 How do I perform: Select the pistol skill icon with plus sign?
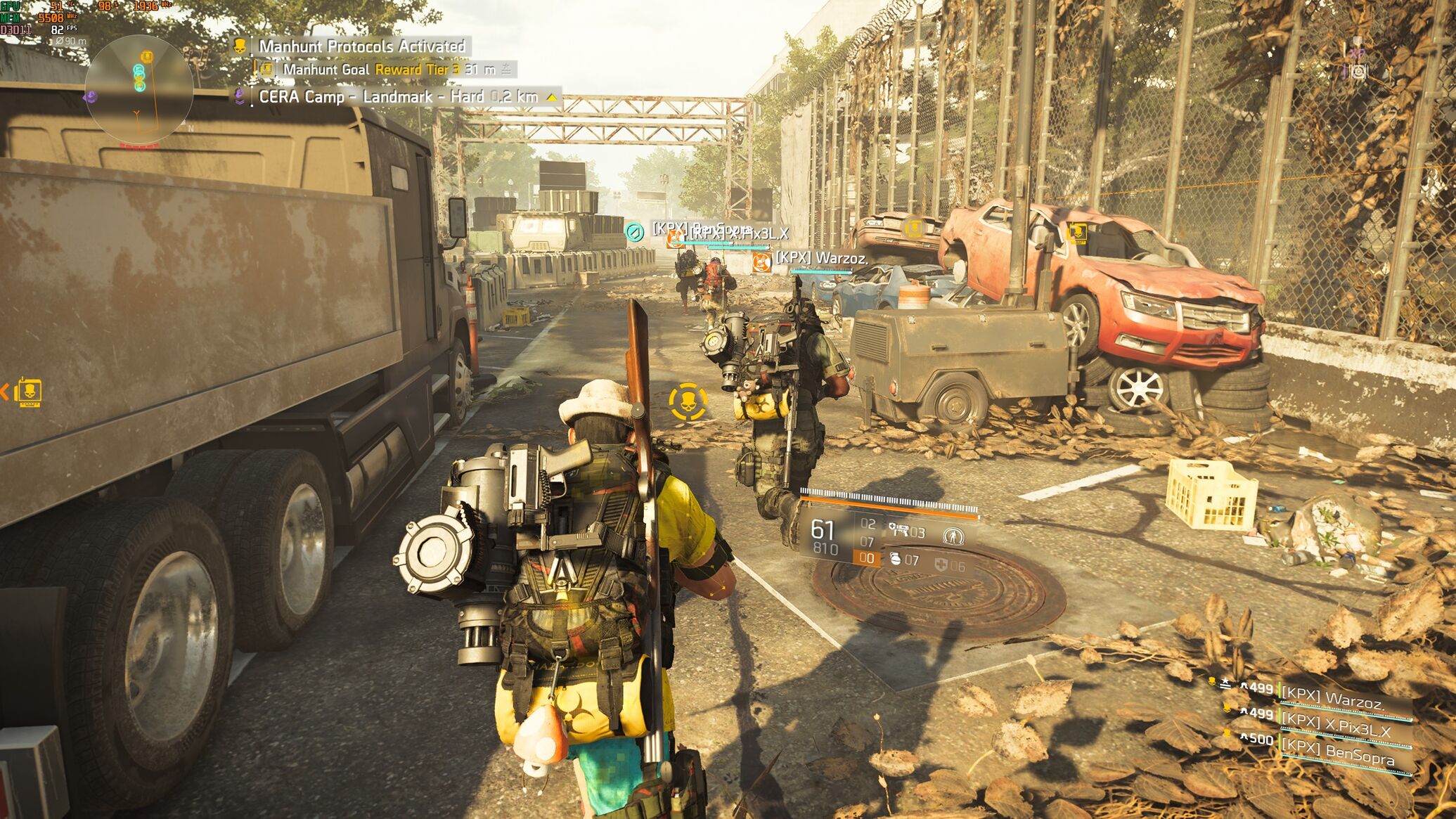(x=898, y=529)
